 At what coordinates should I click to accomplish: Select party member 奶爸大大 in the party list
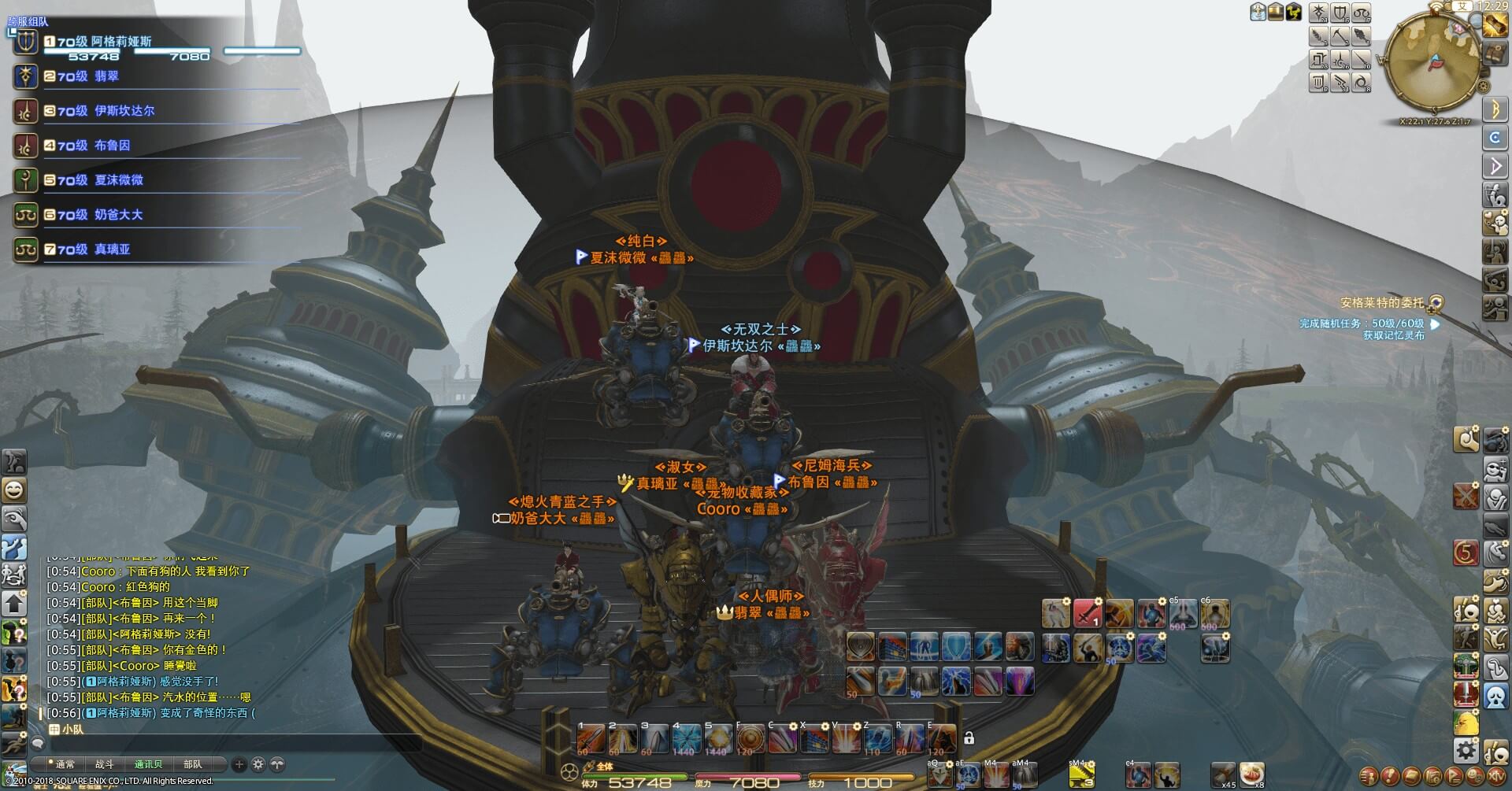[x=118, y=215]
